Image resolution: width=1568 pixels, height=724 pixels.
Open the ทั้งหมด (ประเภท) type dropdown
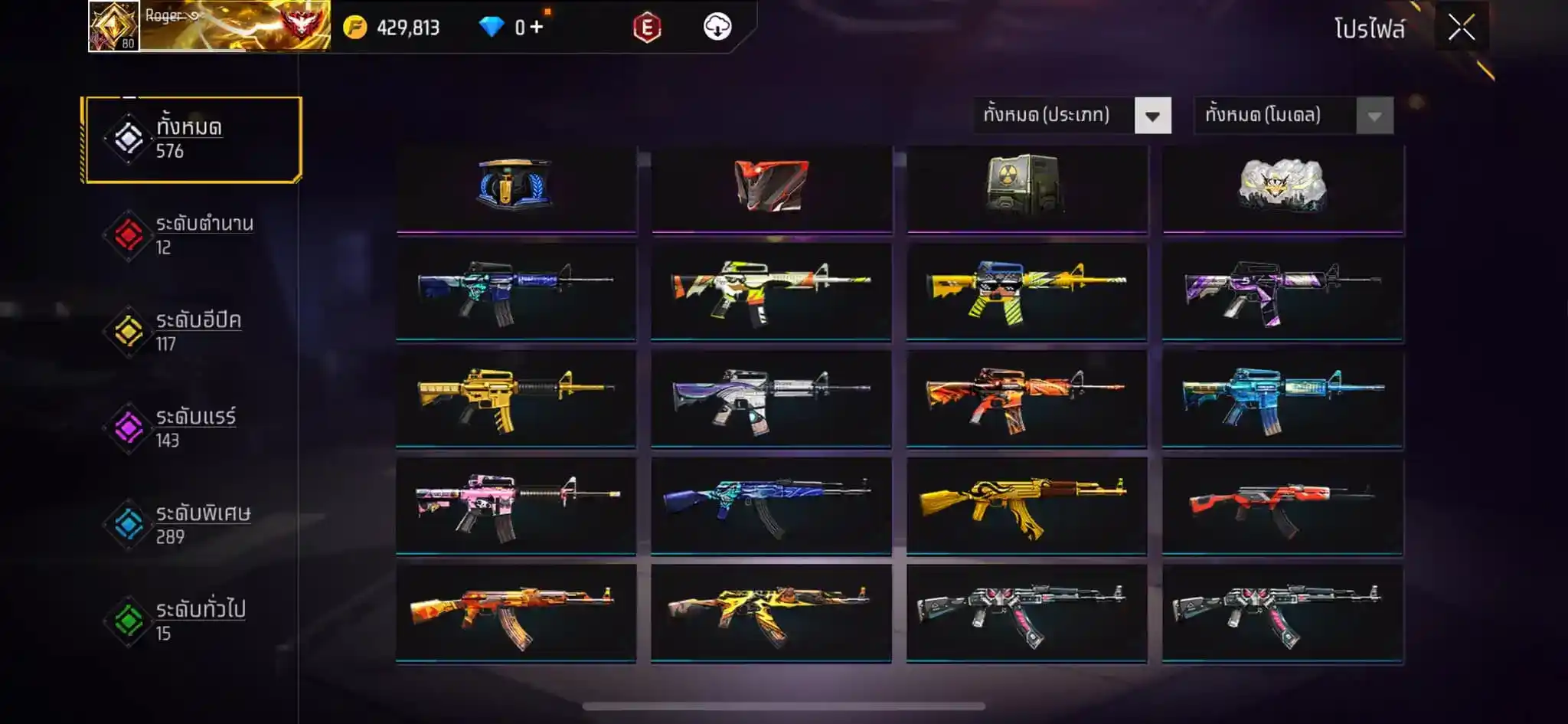pyautogui.click(x=1151, y=116)
